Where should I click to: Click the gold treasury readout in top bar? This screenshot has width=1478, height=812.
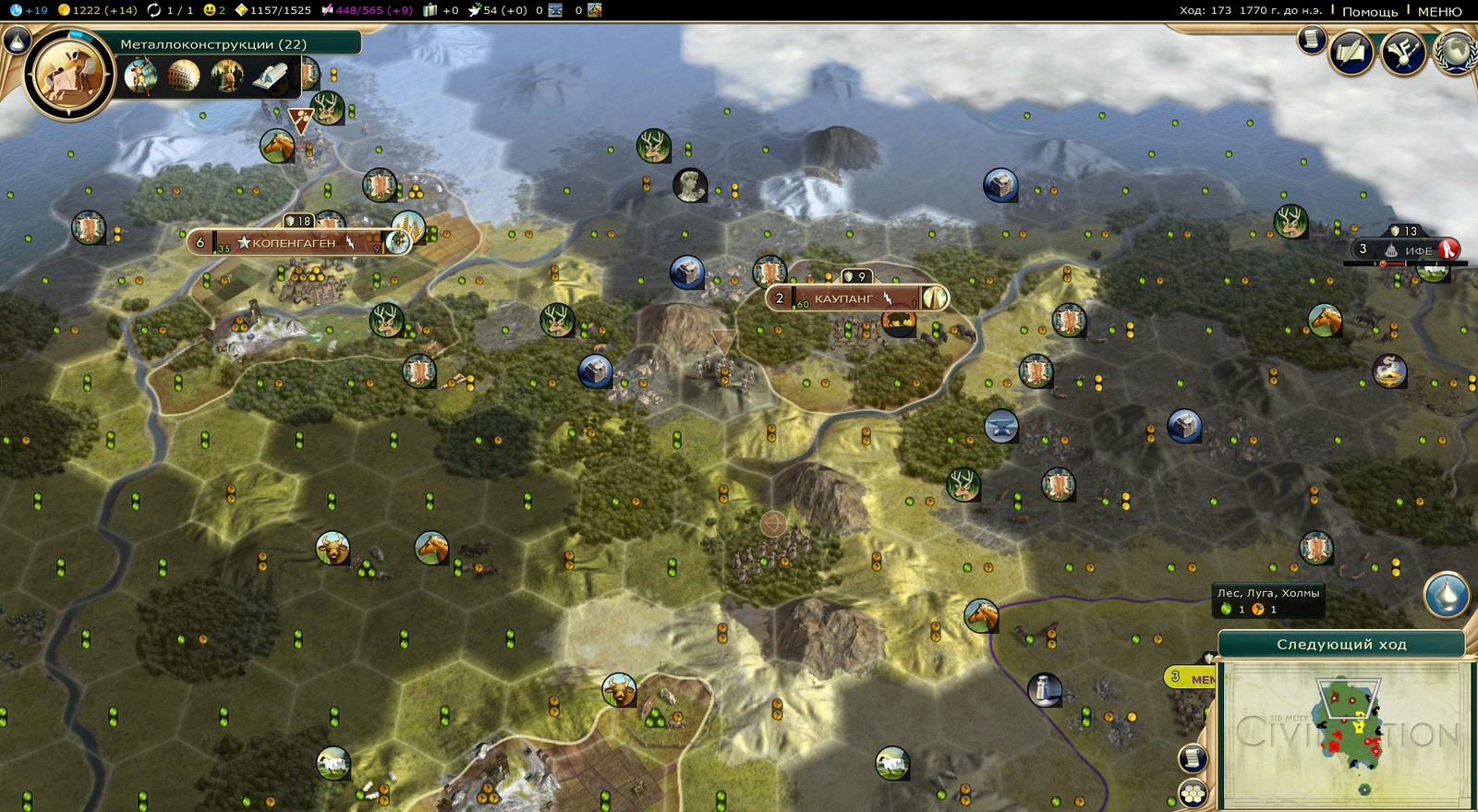pyautogui.click(x=97, y=10)
